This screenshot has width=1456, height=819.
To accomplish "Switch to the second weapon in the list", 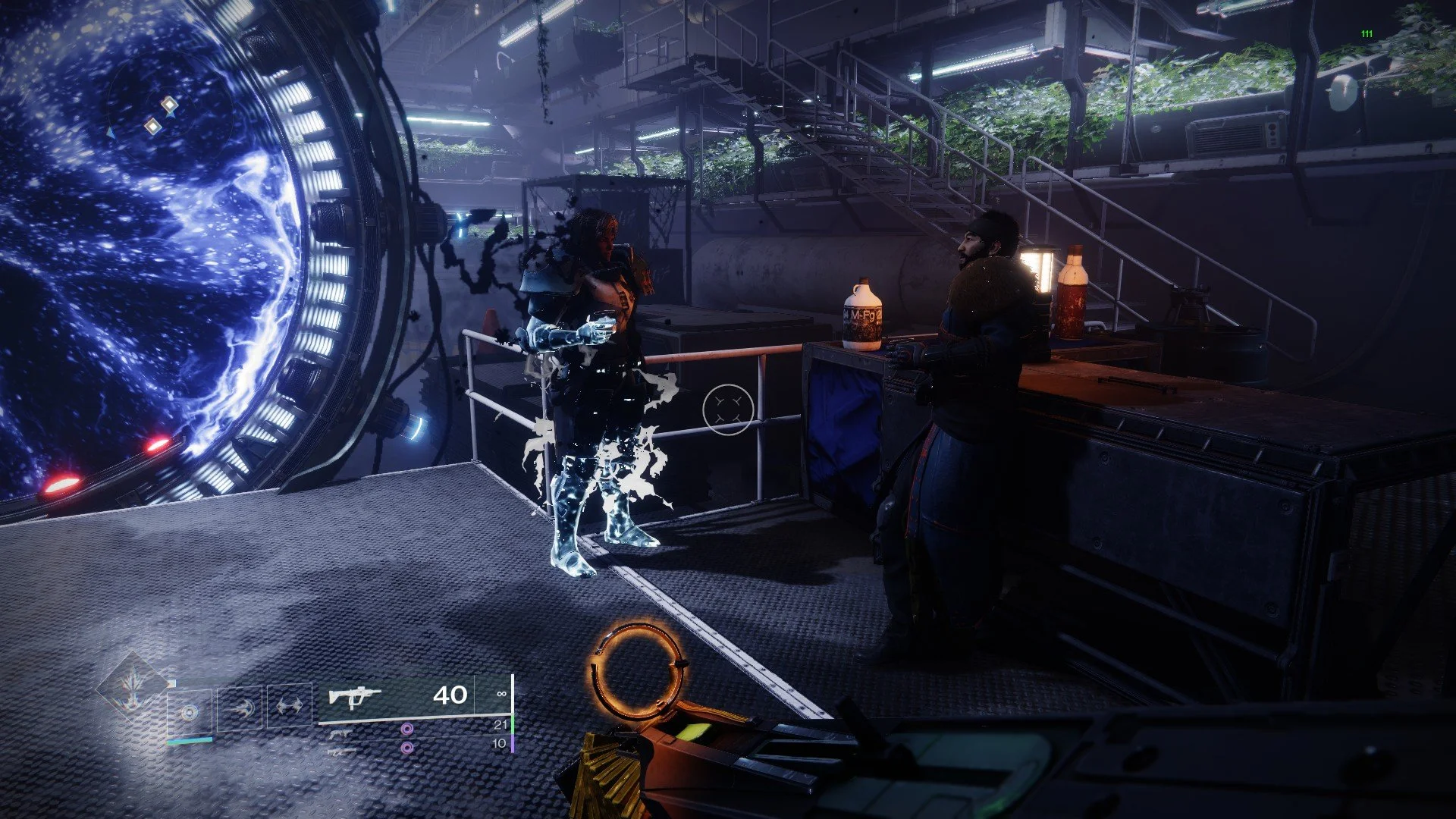I will 339,733.
